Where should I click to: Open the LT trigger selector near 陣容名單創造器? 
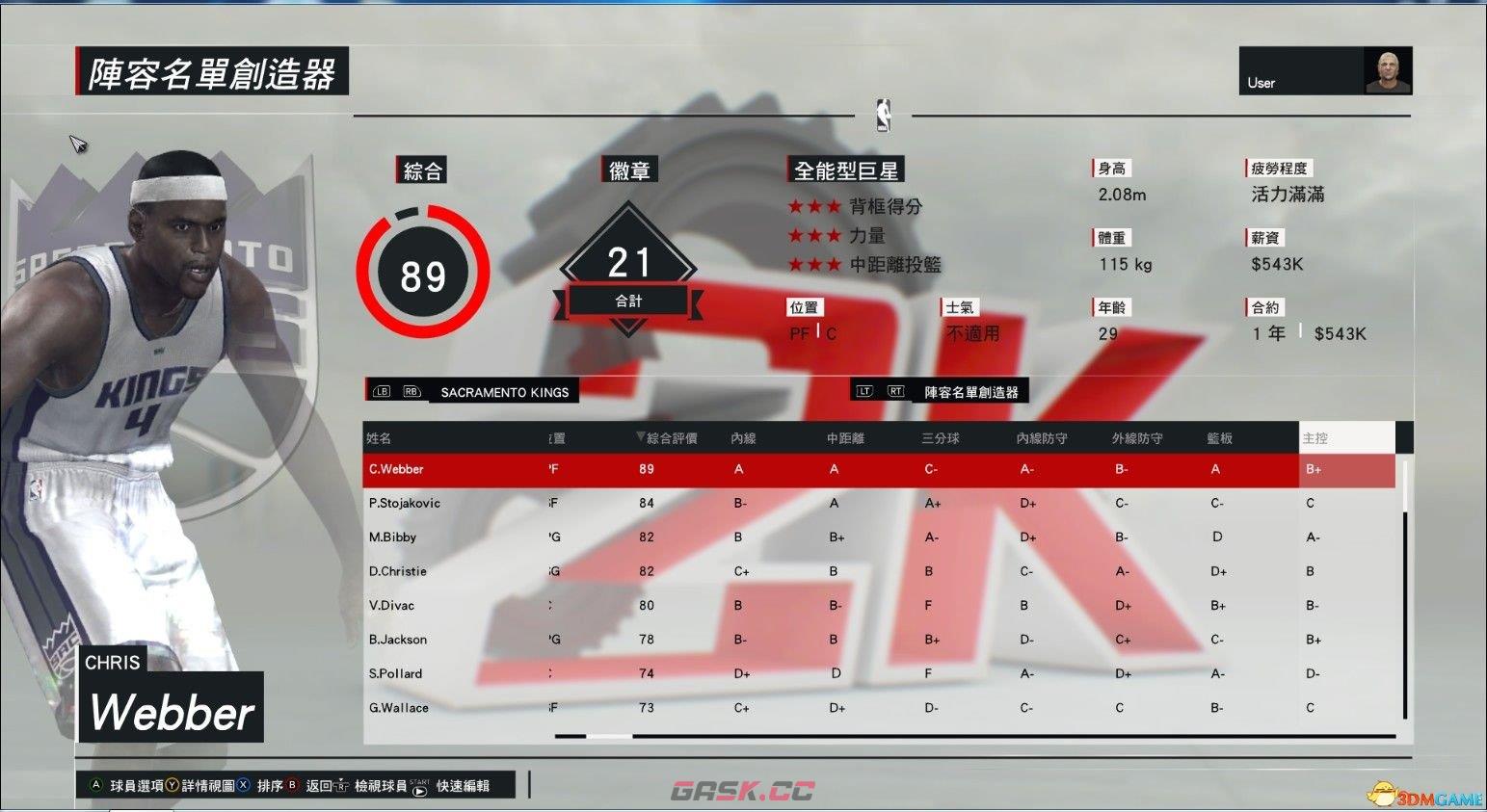(x=864, y=390)
